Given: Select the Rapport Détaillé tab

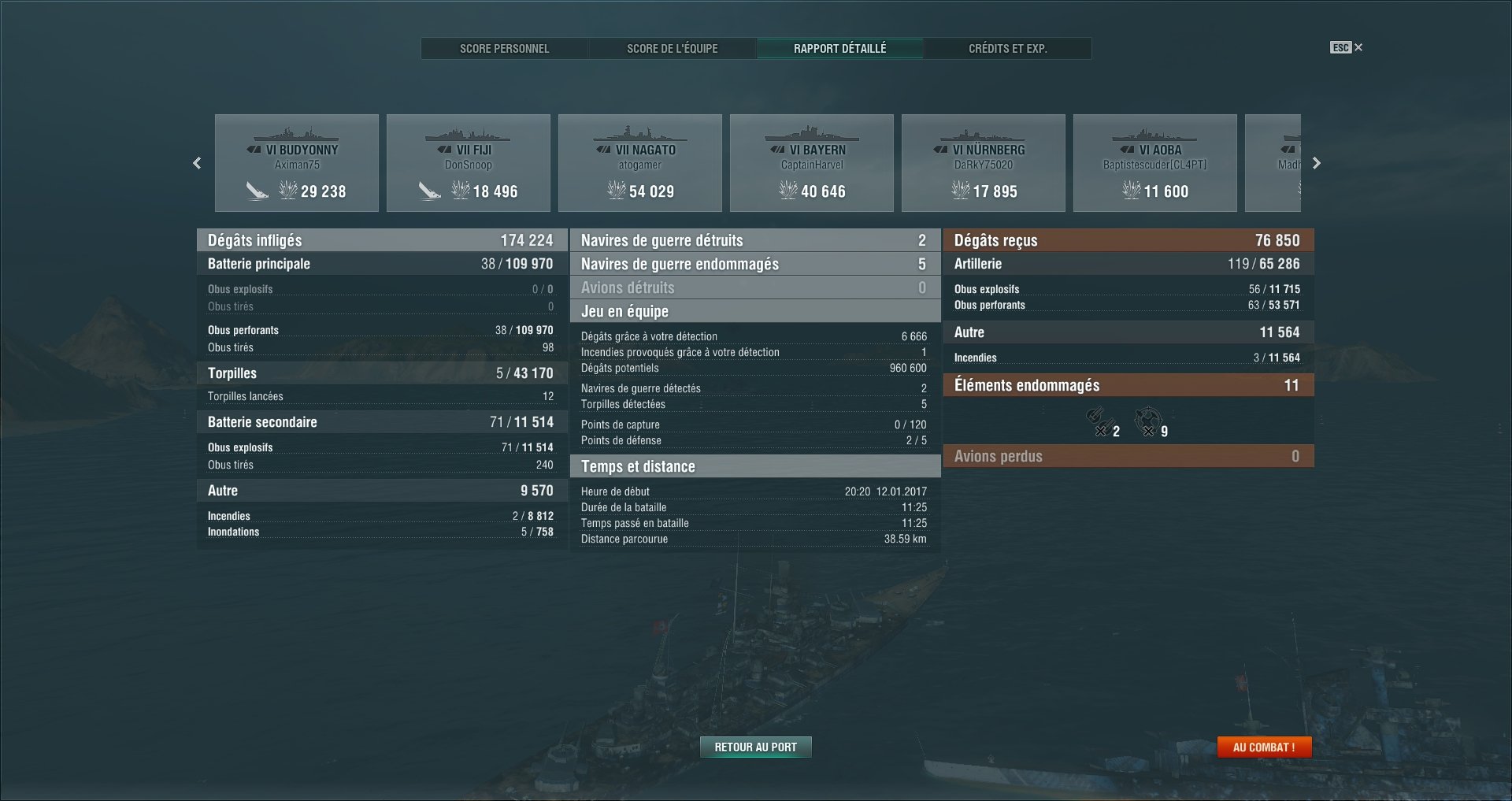Looking at the screenshot, I should pos(839,49).
